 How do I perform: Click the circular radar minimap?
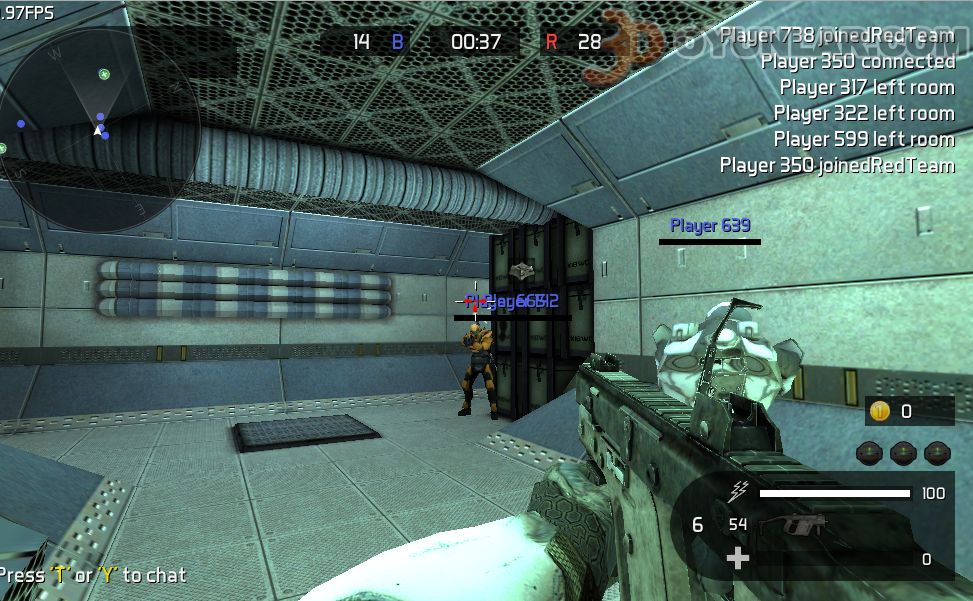click(100, 130)
